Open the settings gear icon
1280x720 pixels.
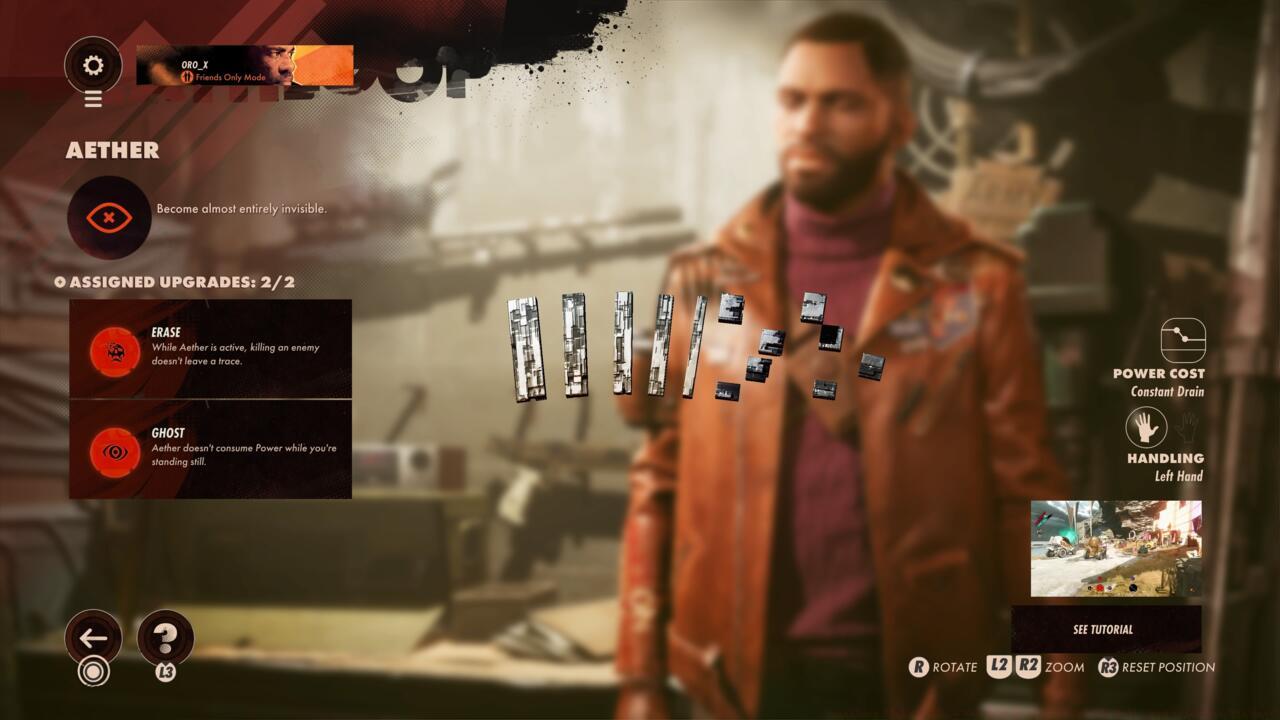point(93,66)
